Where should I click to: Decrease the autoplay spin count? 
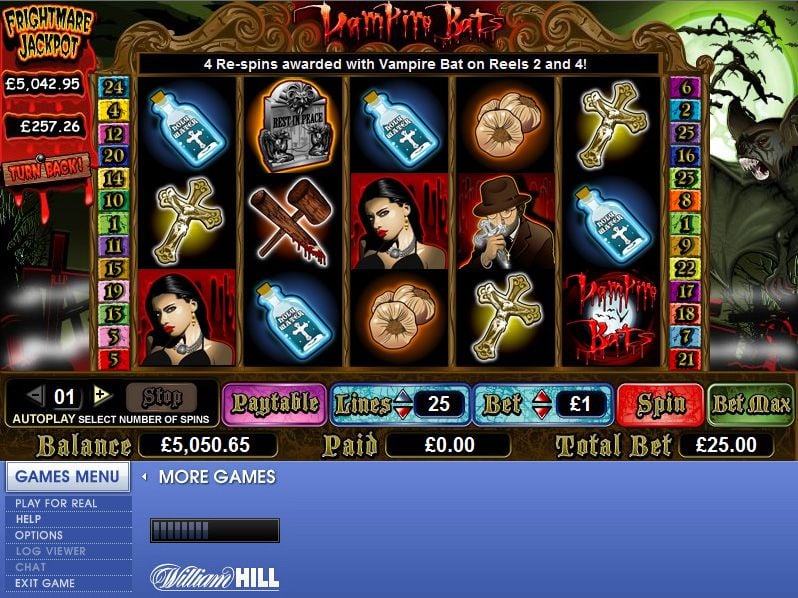pyautogui.click(x=35, y=394)
